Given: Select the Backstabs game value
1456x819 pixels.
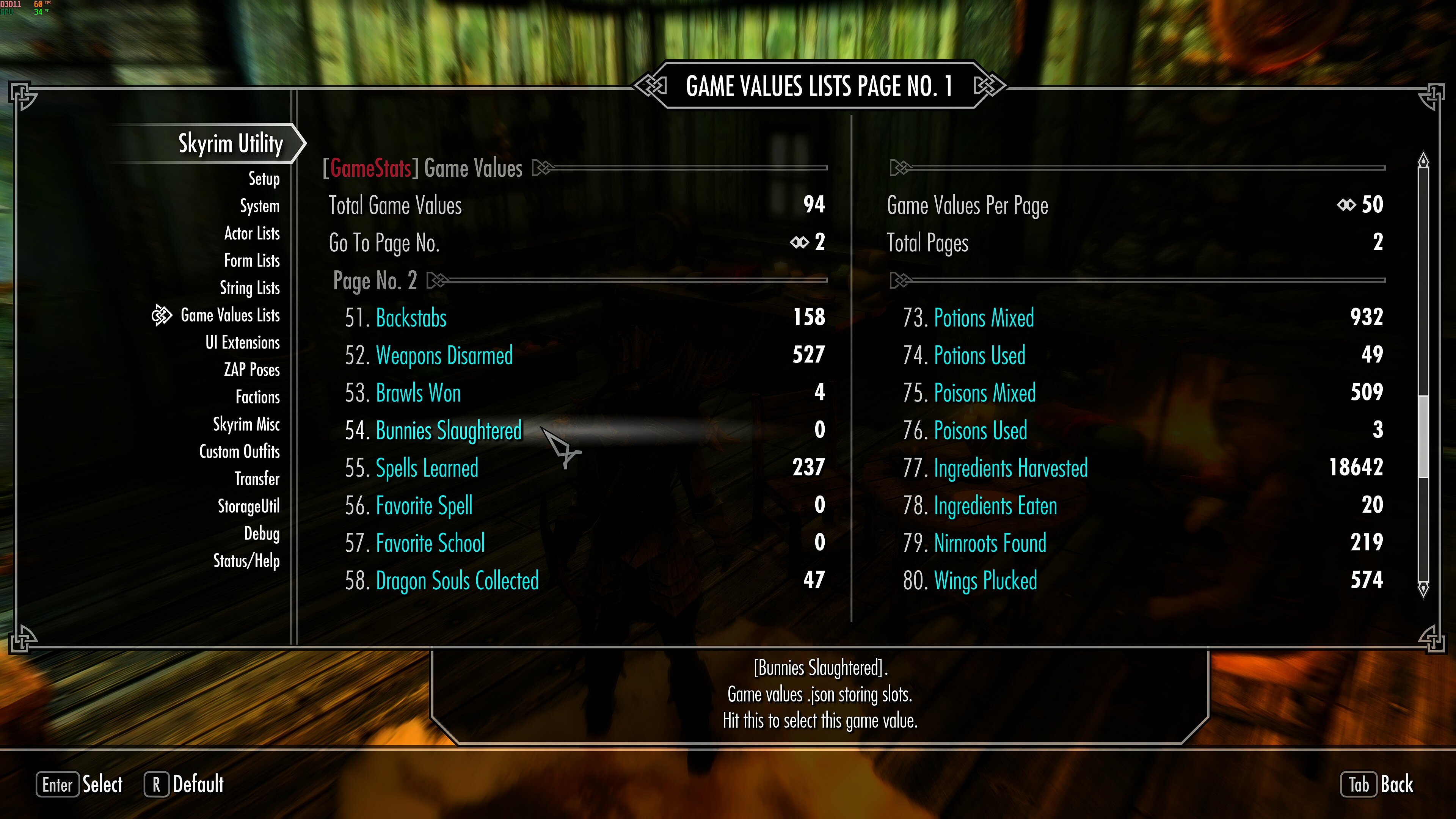Looking at the screenshot, I should click(x=411, y=318).
